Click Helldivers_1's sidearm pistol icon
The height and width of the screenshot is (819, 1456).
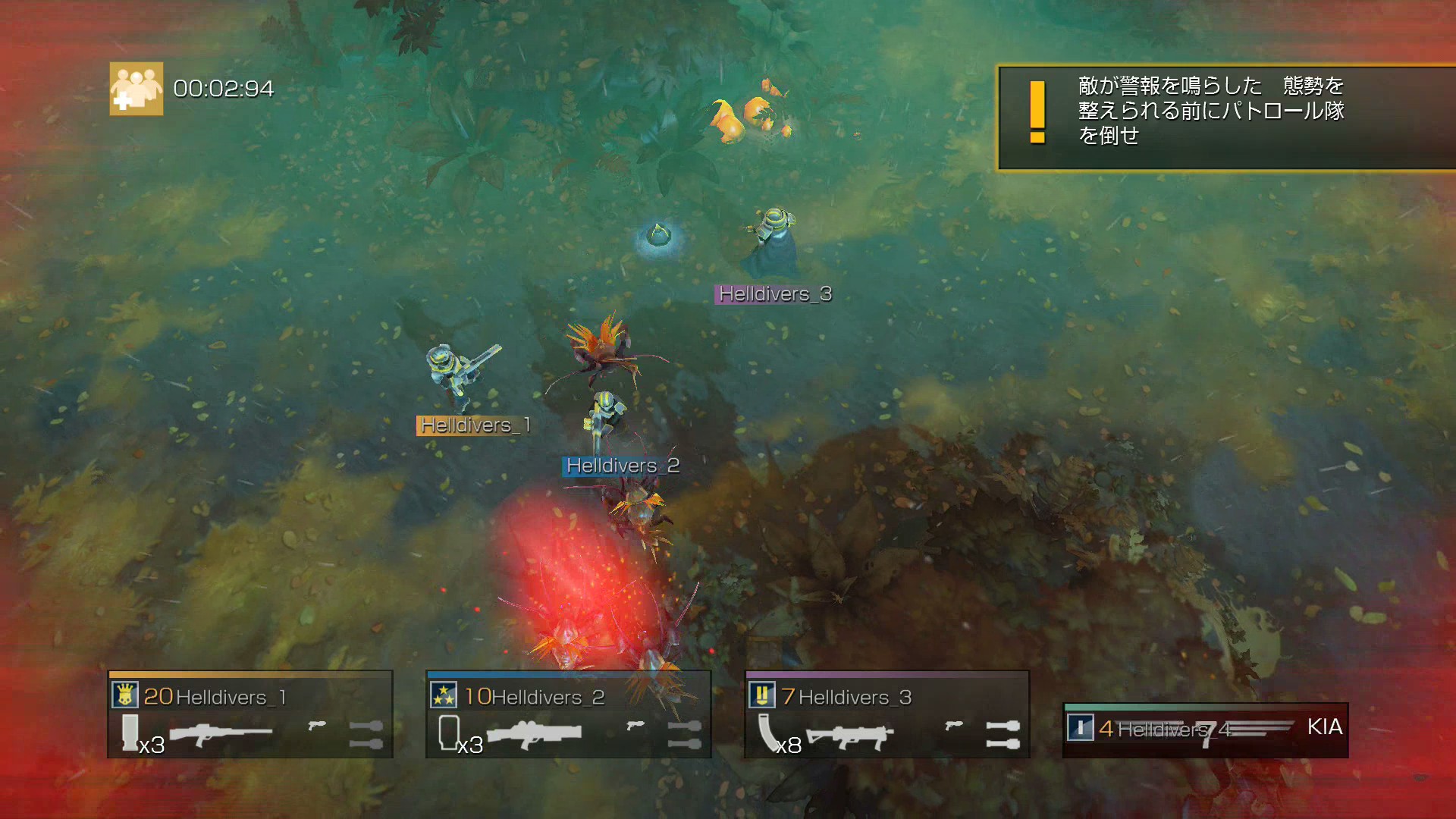click(x=317, y=726)
